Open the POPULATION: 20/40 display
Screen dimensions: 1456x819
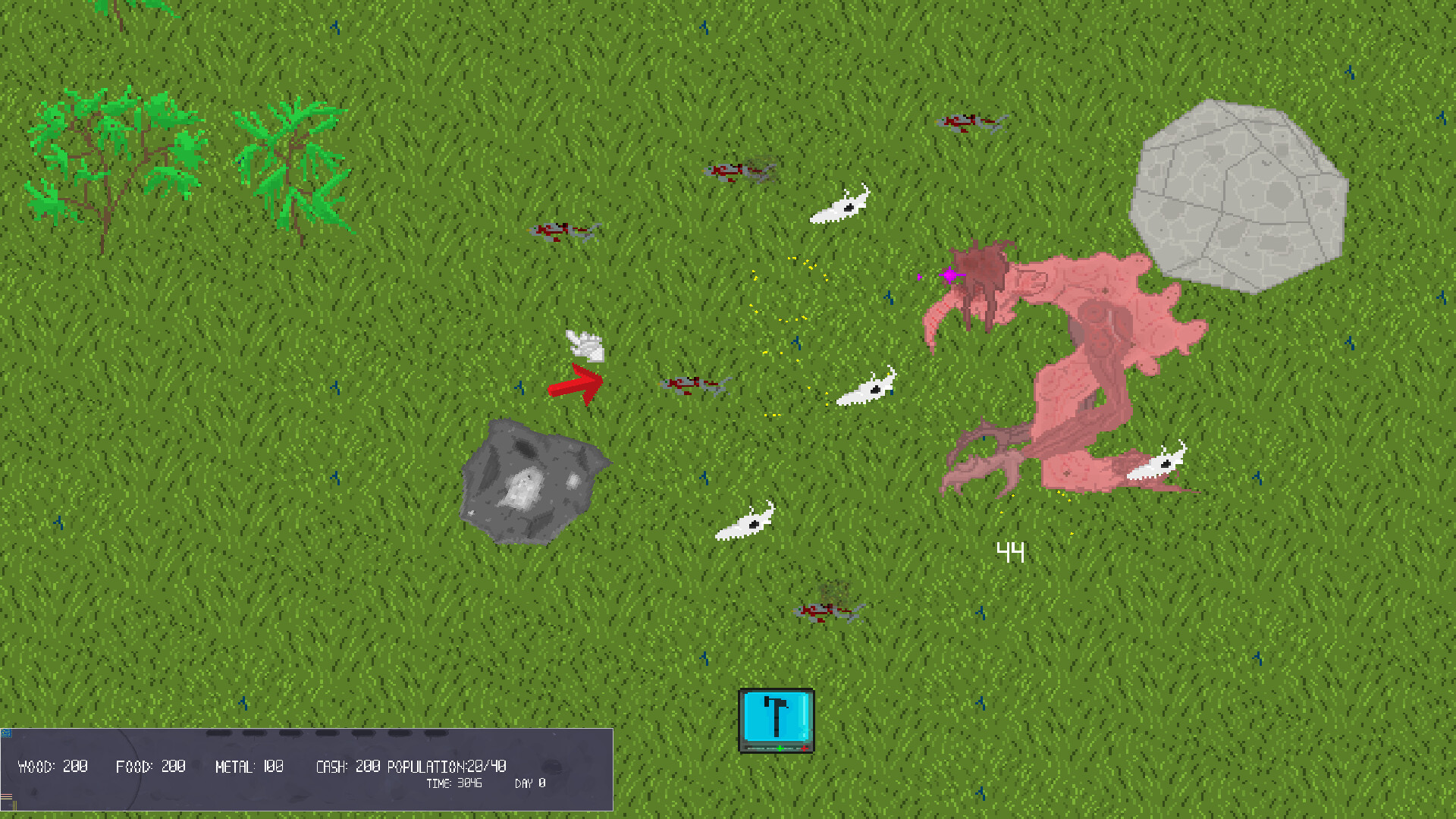pyautogui.click(x=447, y=766)
